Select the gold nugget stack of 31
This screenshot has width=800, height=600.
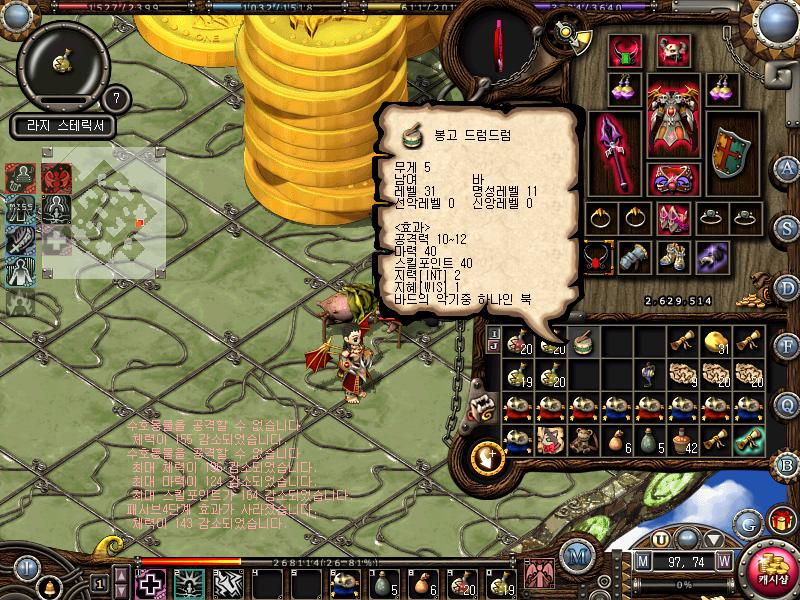click(x=714, y=341)
